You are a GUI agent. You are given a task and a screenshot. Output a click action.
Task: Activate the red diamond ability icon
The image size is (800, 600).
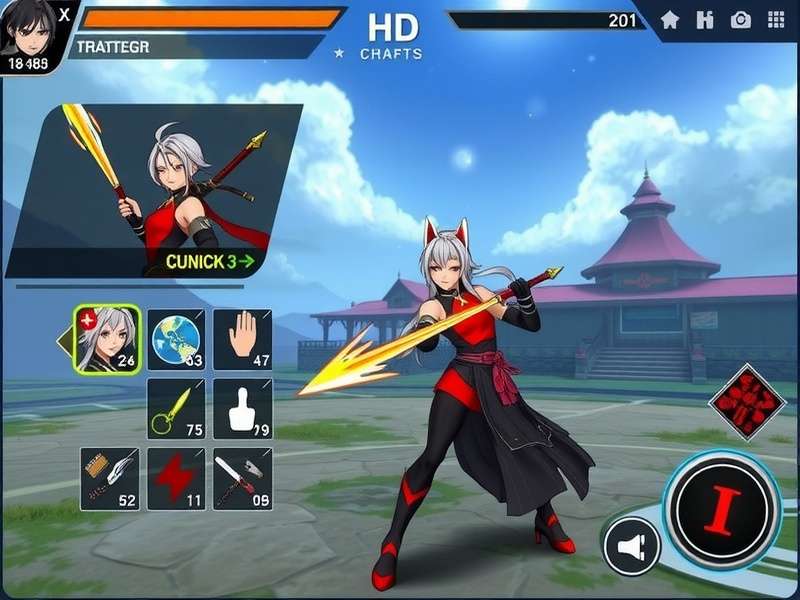tap(747, 402)
